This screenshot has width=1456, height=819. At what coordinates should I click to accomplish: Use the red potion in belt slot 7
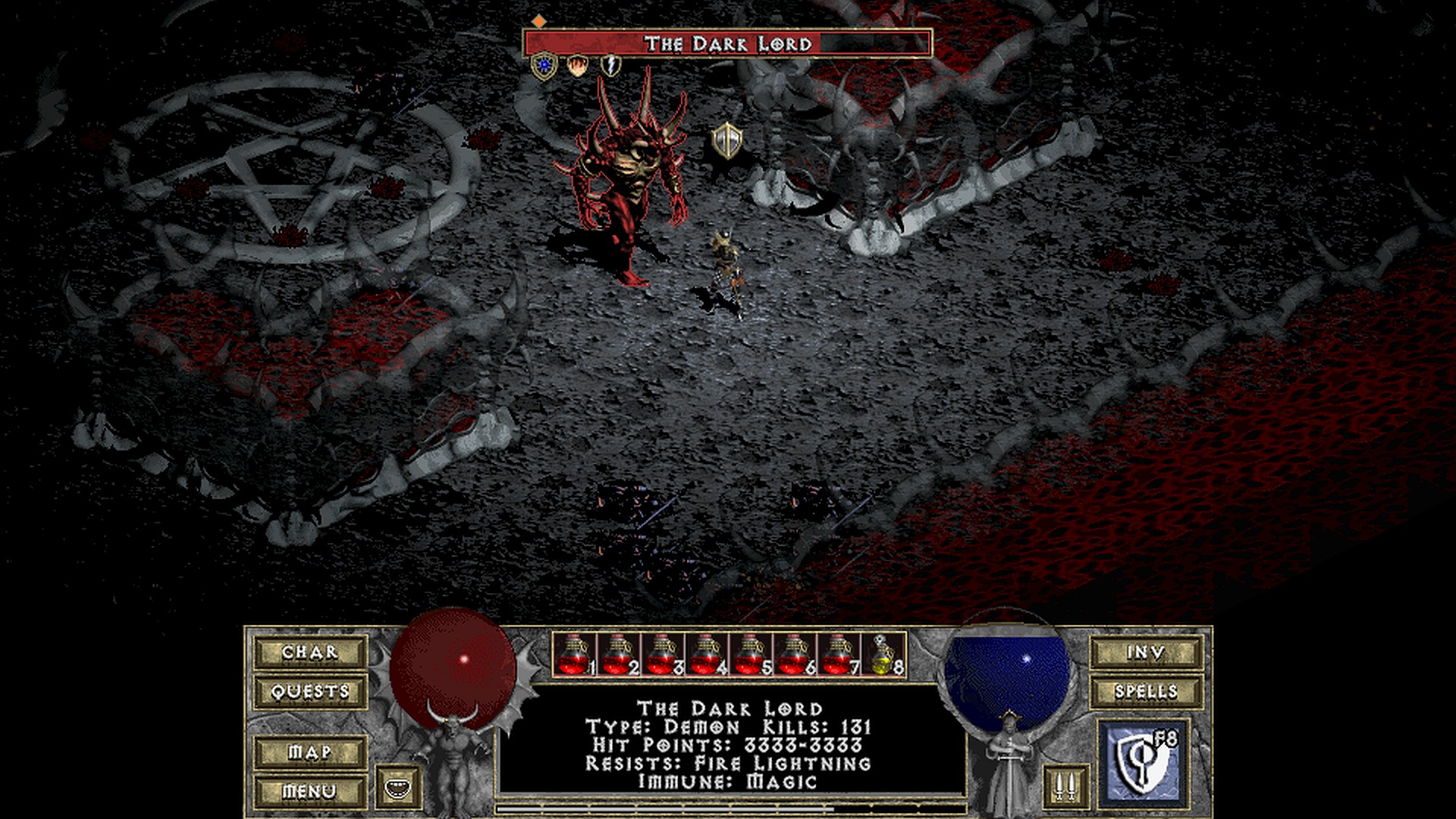click(838, 654)
